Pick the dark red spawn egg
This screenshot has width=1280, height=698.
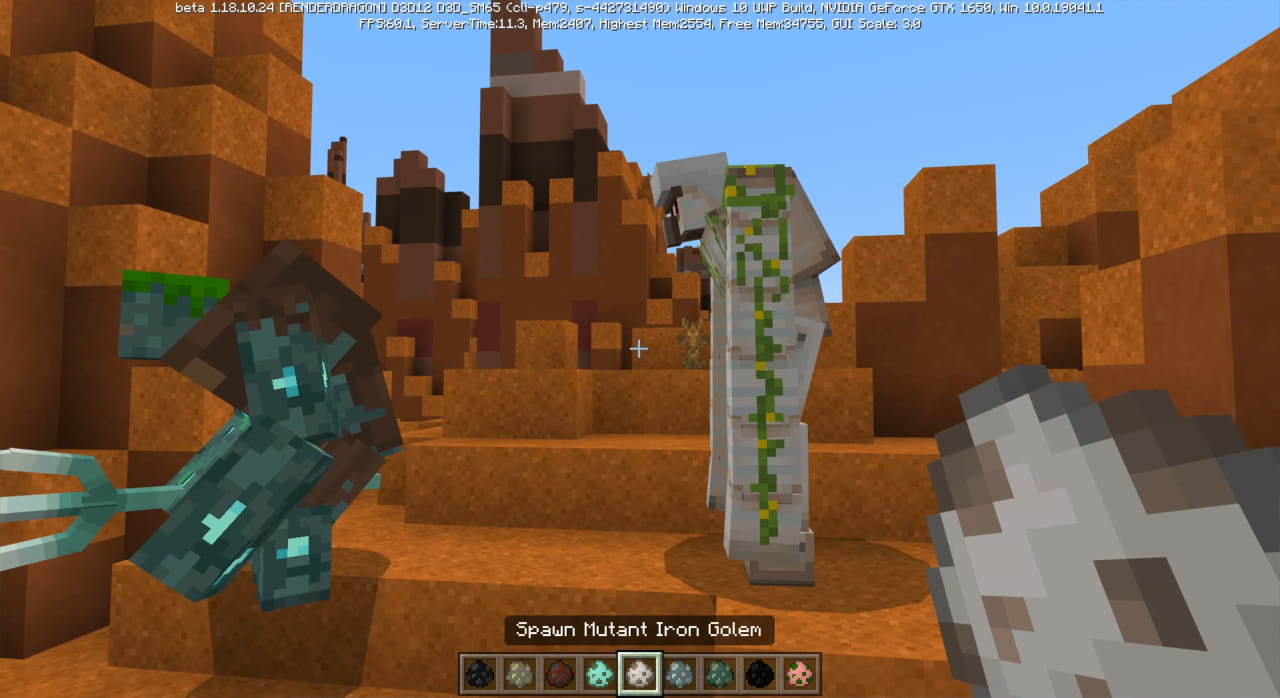(558, 673)
